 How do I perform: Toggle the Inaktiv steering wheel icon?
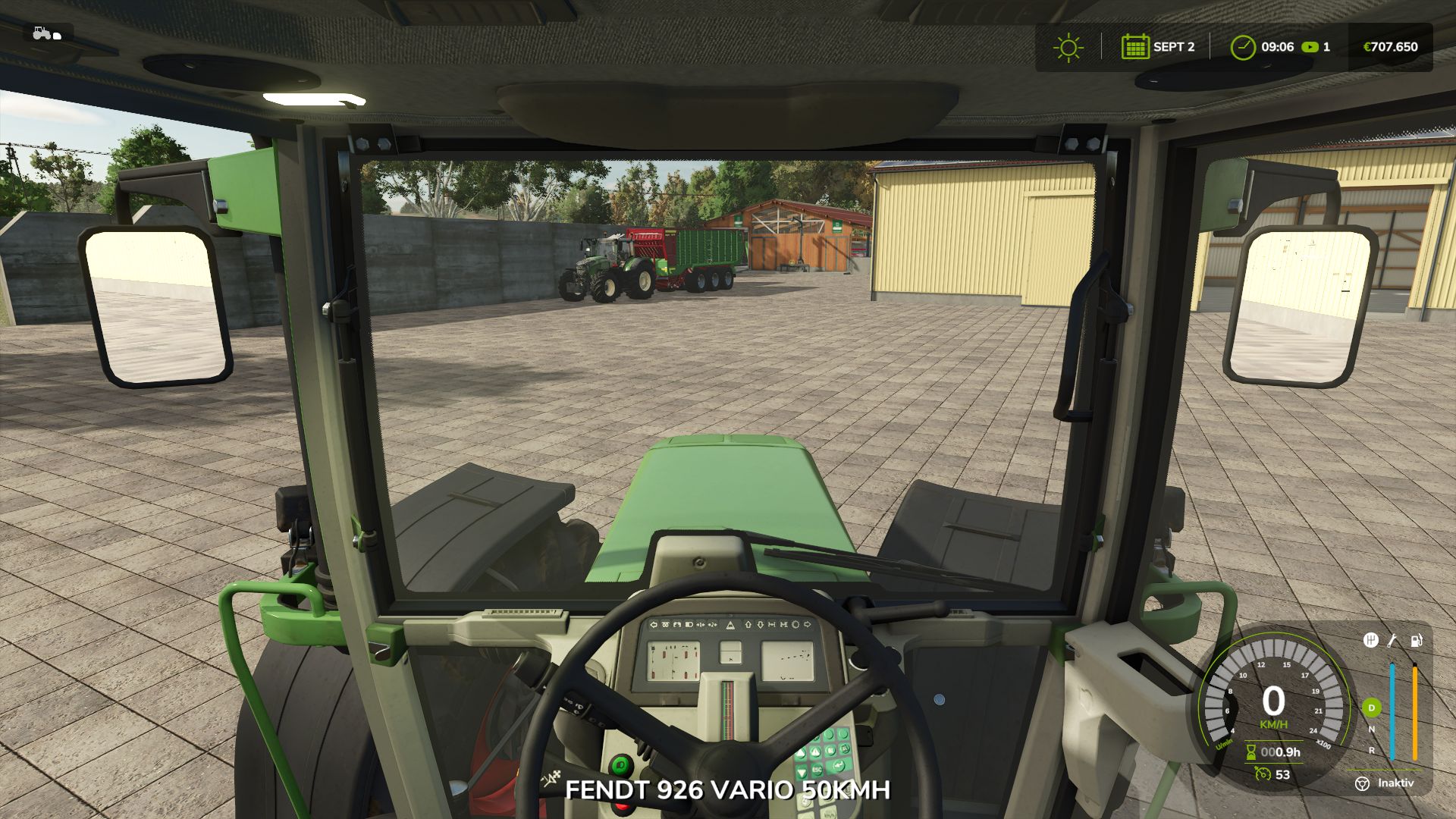[1363, 783]
